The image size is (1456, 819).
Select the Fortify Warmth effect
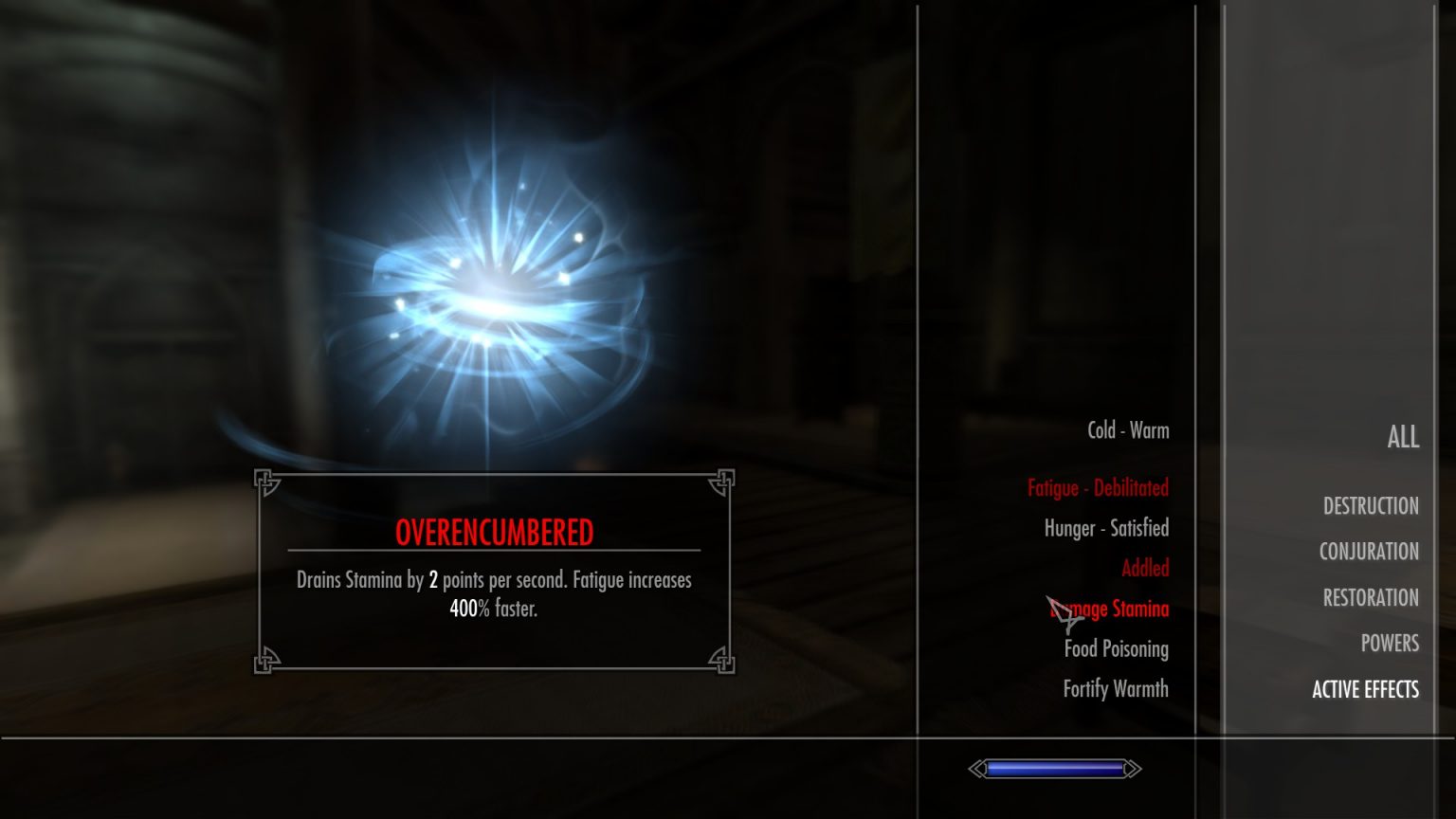[x=1116, y=689]
